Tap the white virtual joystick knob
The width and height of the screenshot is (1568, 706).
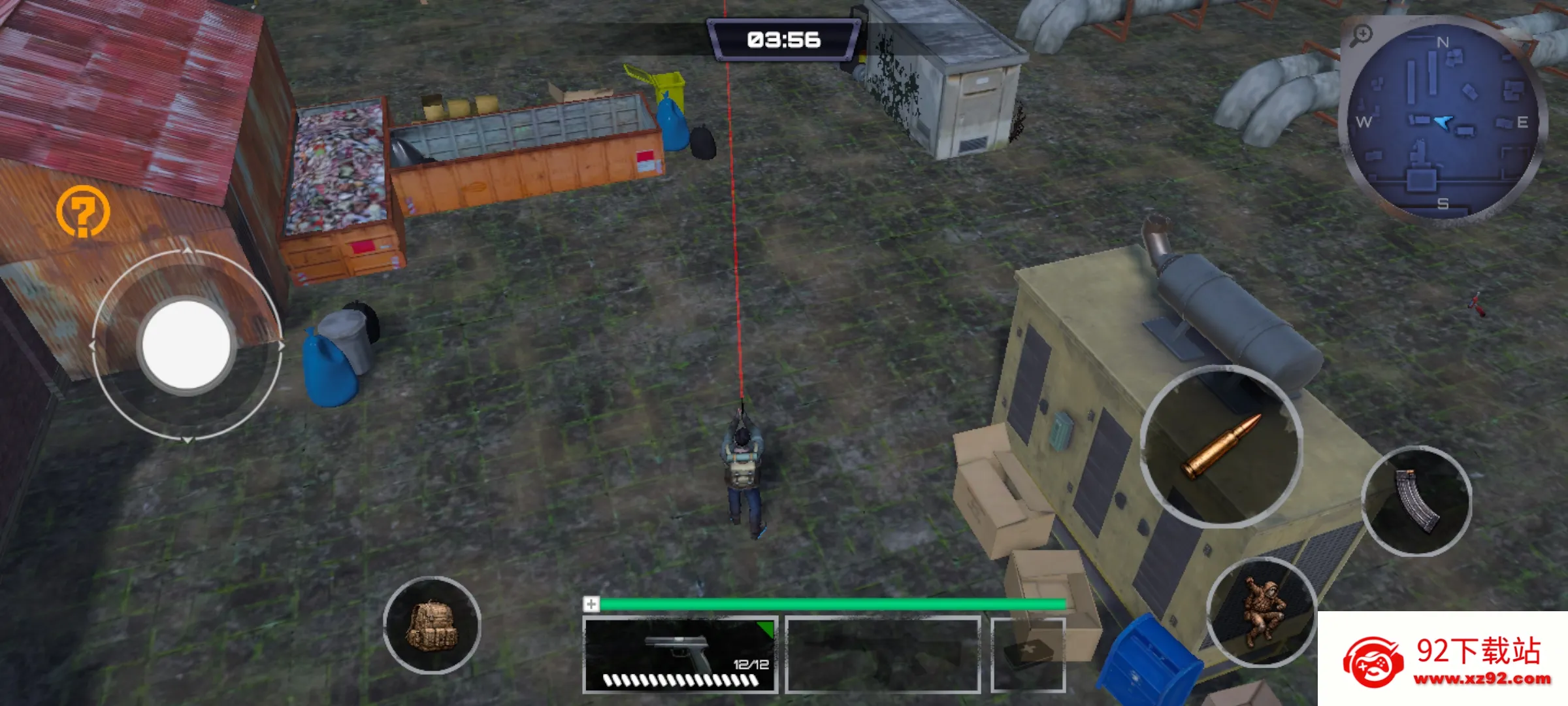(186, 345)
